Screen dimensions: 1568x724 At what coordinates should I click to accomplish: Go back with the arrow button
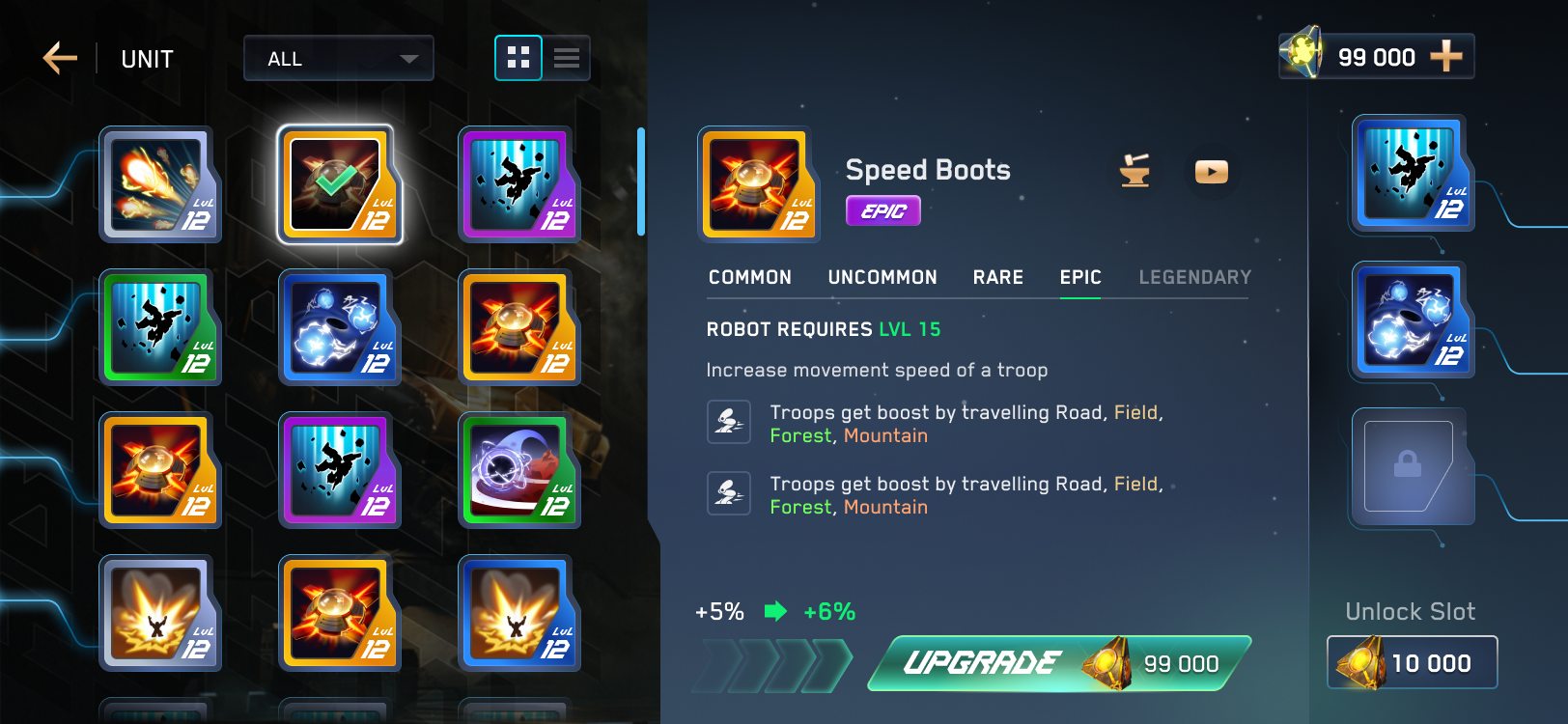pos(60,58)
